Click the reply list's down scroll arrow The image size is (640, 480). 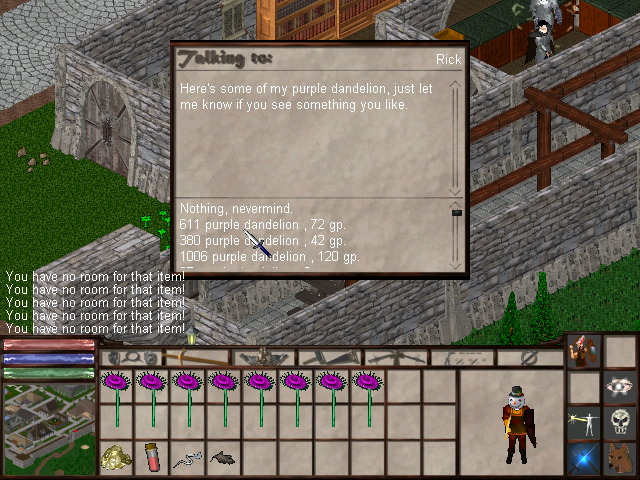(457, 266)
